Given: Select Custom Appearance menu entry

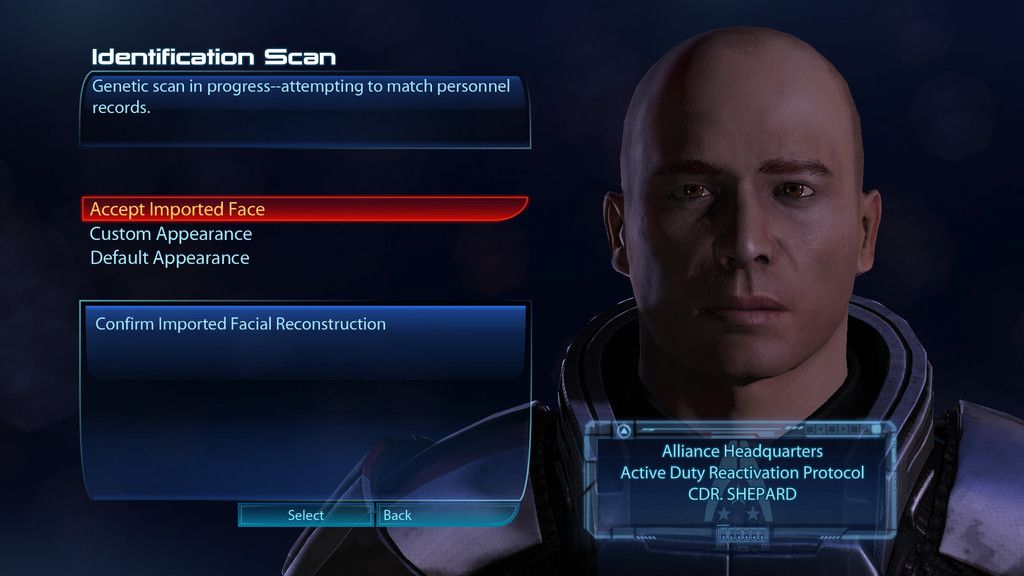Looking at the screenshot, I should [x=171, y=234].
